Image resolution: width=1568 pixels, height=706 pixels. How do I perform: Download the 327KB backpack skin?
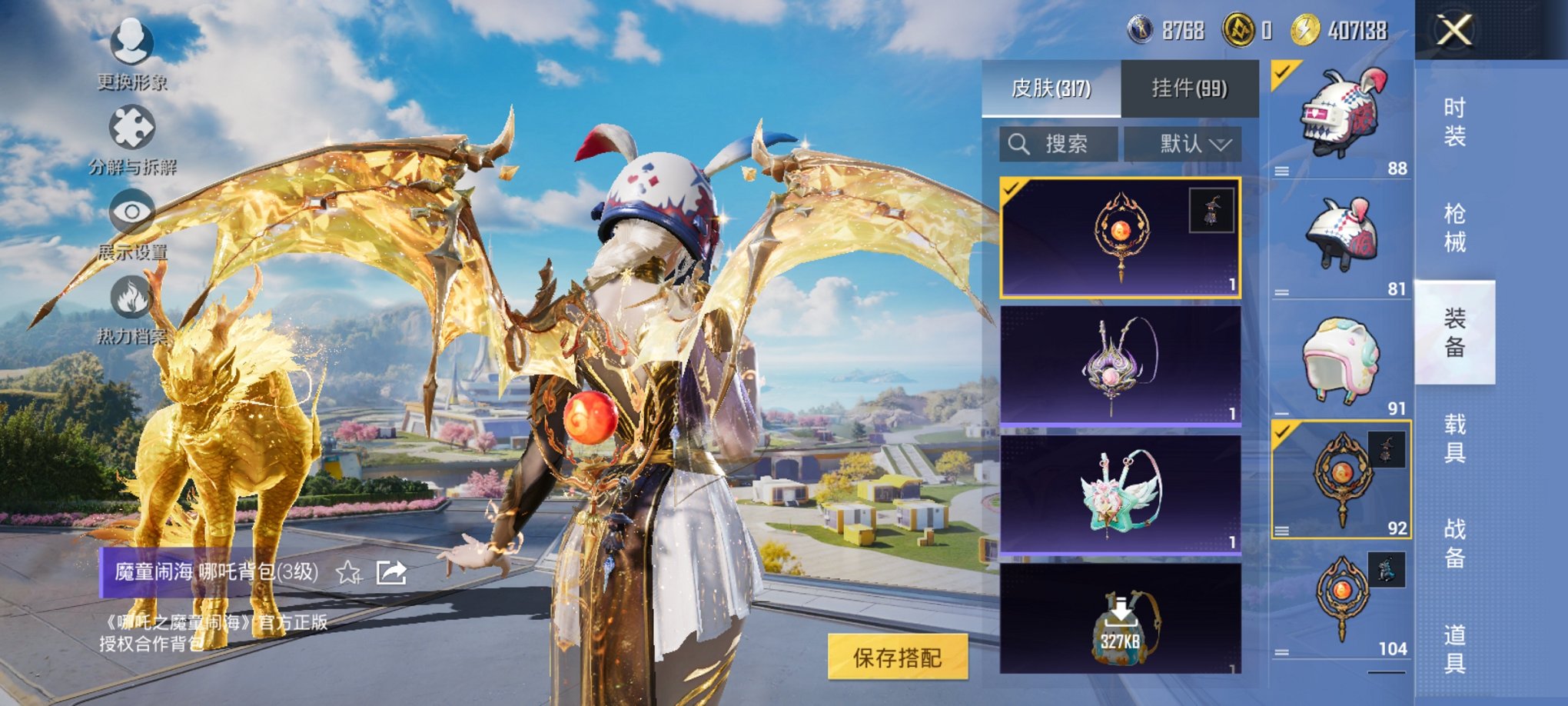1120,620
